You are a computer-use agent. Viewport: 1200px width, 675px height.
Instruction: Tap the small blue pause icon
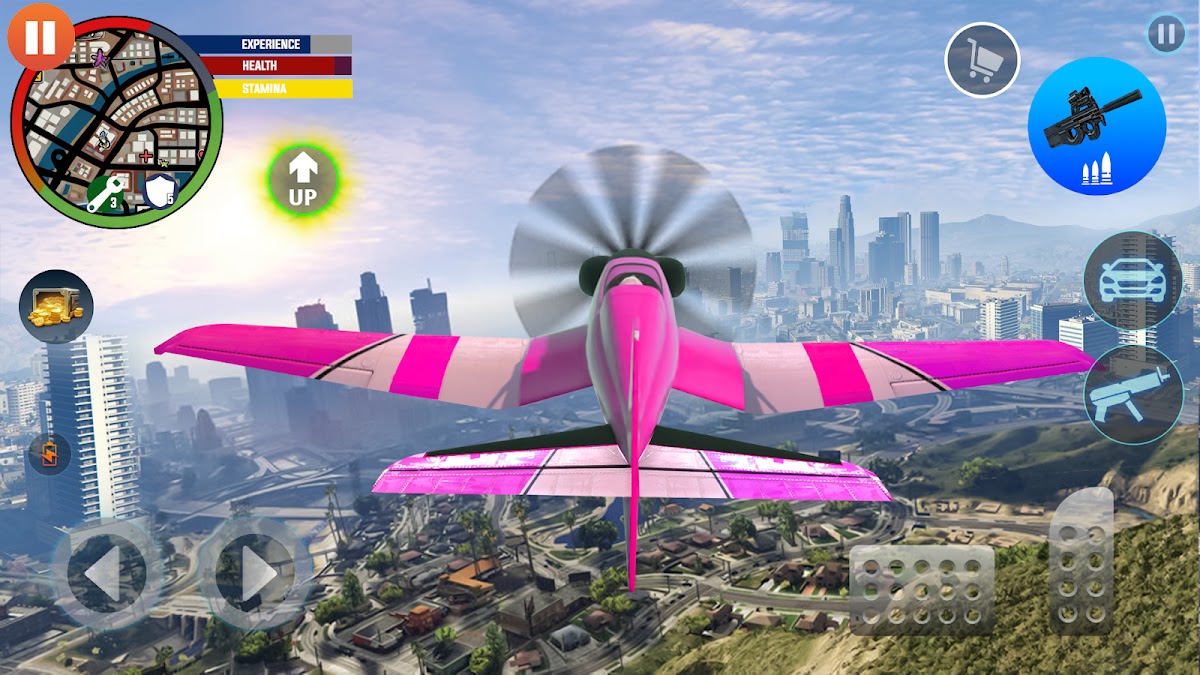click(x=1165, y=34)
